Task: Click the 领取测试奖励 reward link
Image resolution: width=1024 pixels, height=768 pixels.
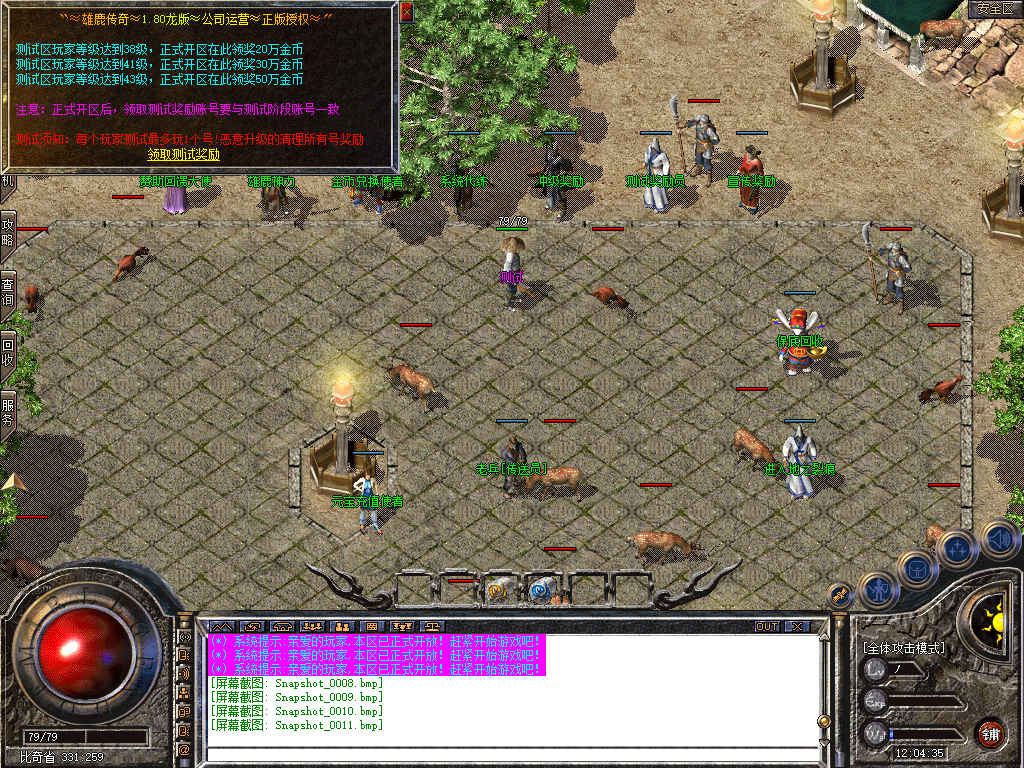Action: 183,155
